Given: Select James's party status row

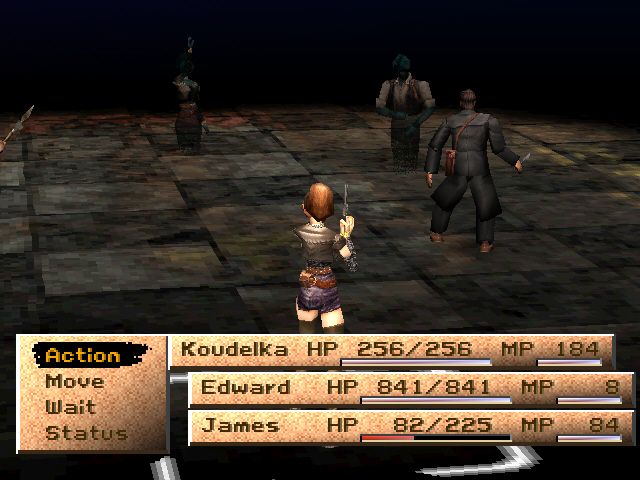Looking at the screenshot, I should tap(410, 426).
